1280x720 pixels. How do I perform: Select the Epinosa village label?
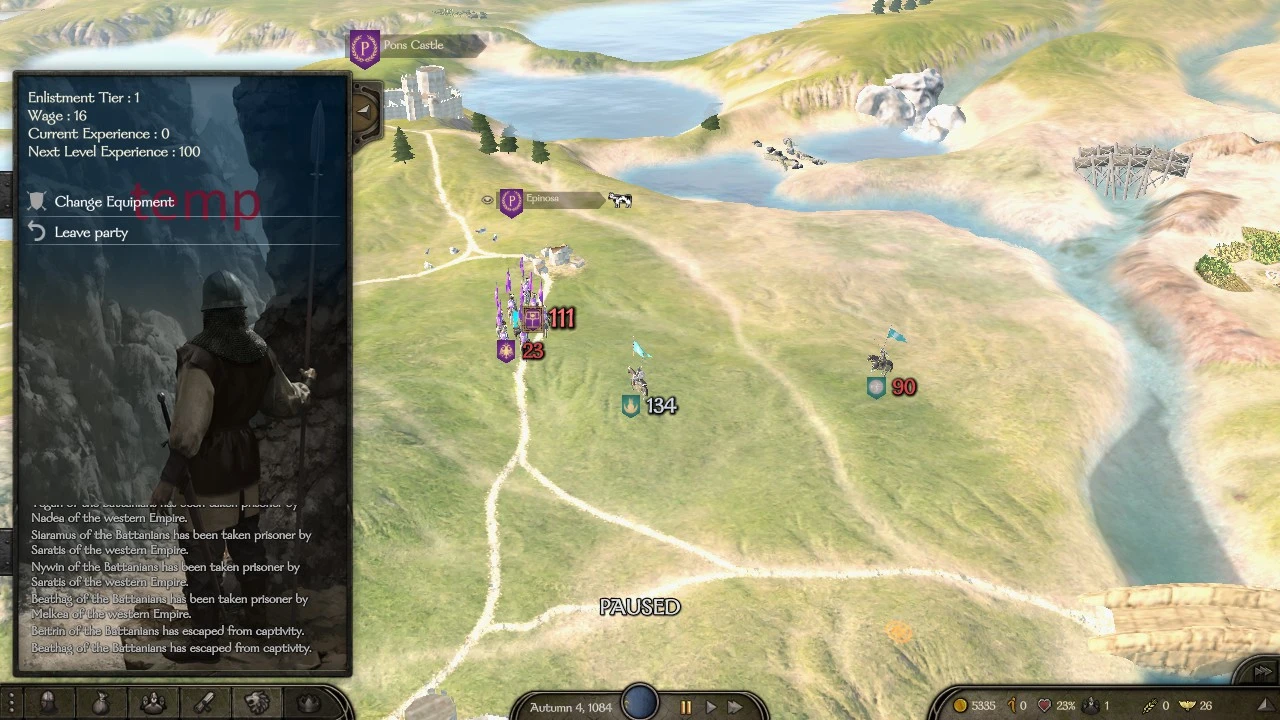(543, 199)
